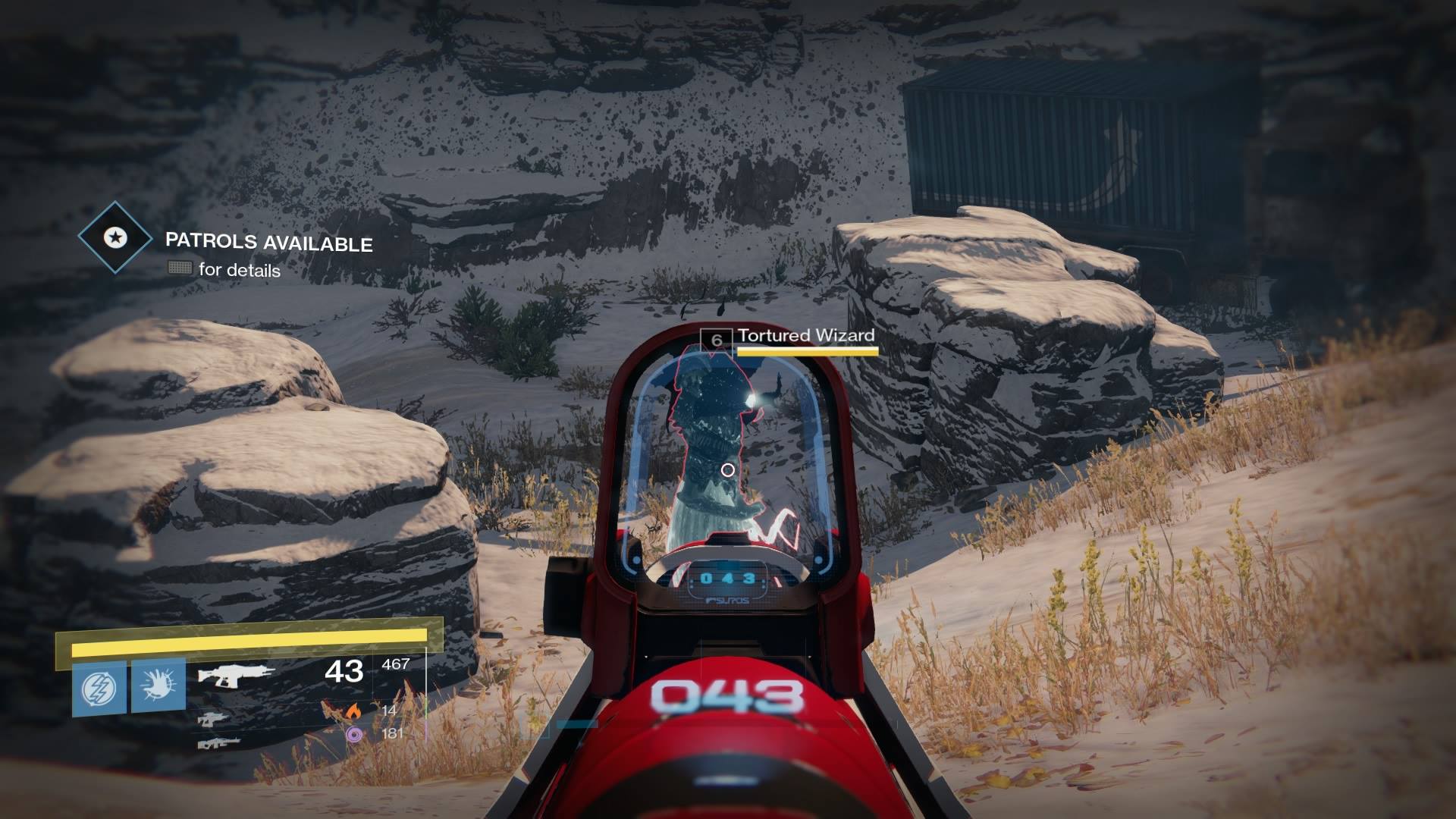The width and height of the screenshot is (1456, 819).
Task: Open the Patrols Available star notification
Action: coord(115,237)
